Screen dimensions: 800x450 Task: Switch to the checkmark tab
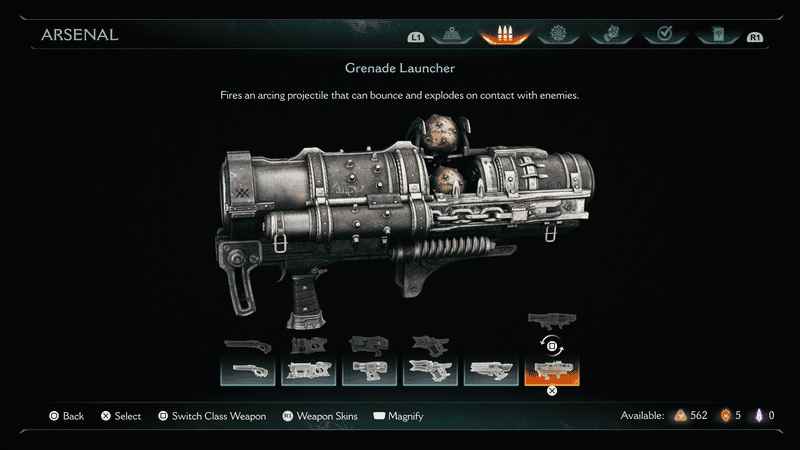tap(662, 35)
